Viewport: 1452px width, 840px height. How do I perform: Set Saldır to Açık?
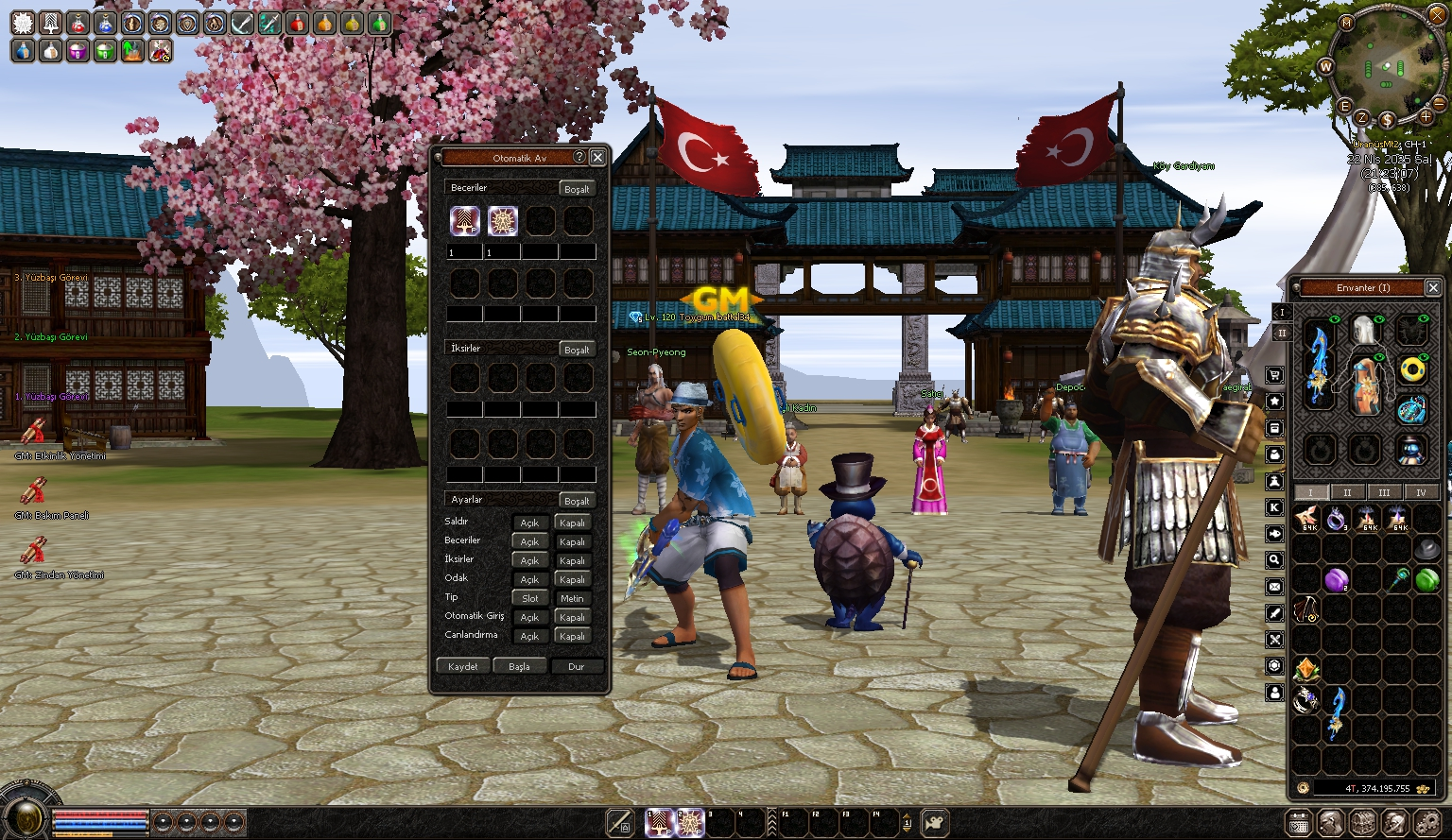pos(529,523)
